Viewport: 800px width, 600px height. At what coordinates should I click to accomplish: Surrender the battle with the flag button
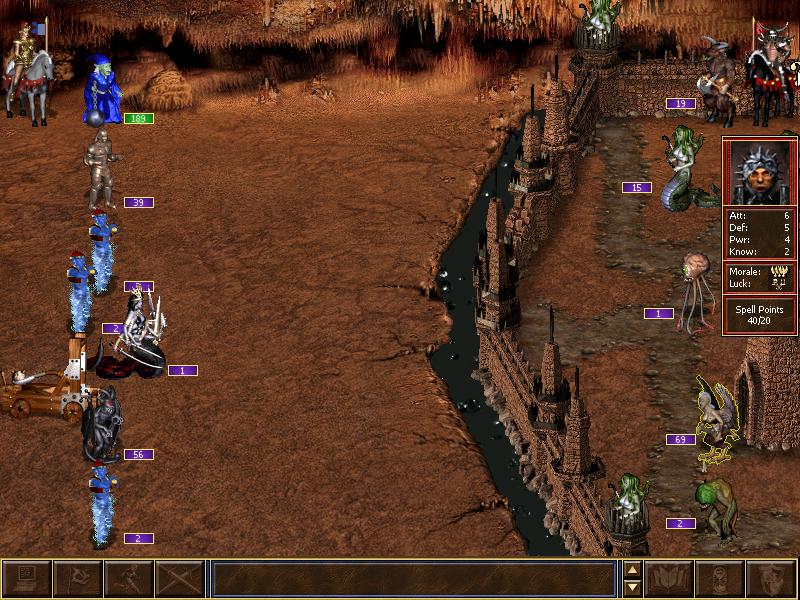[x=77, y=579]
